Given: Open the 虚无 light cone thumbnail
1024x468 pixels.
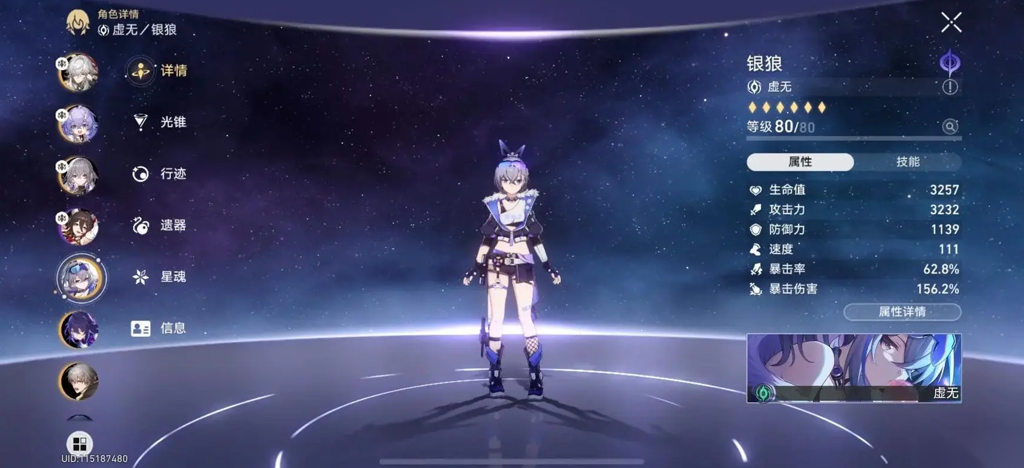Looking at the screenshot, I should click(854, 368).
